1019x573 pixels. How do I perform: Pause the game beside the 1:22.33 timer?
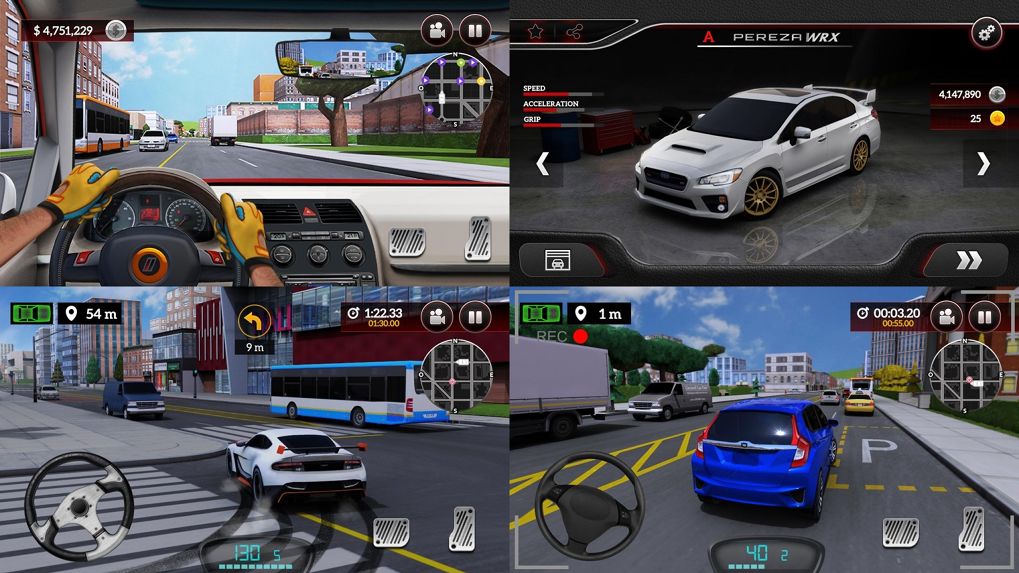click(x=475, y=316)
